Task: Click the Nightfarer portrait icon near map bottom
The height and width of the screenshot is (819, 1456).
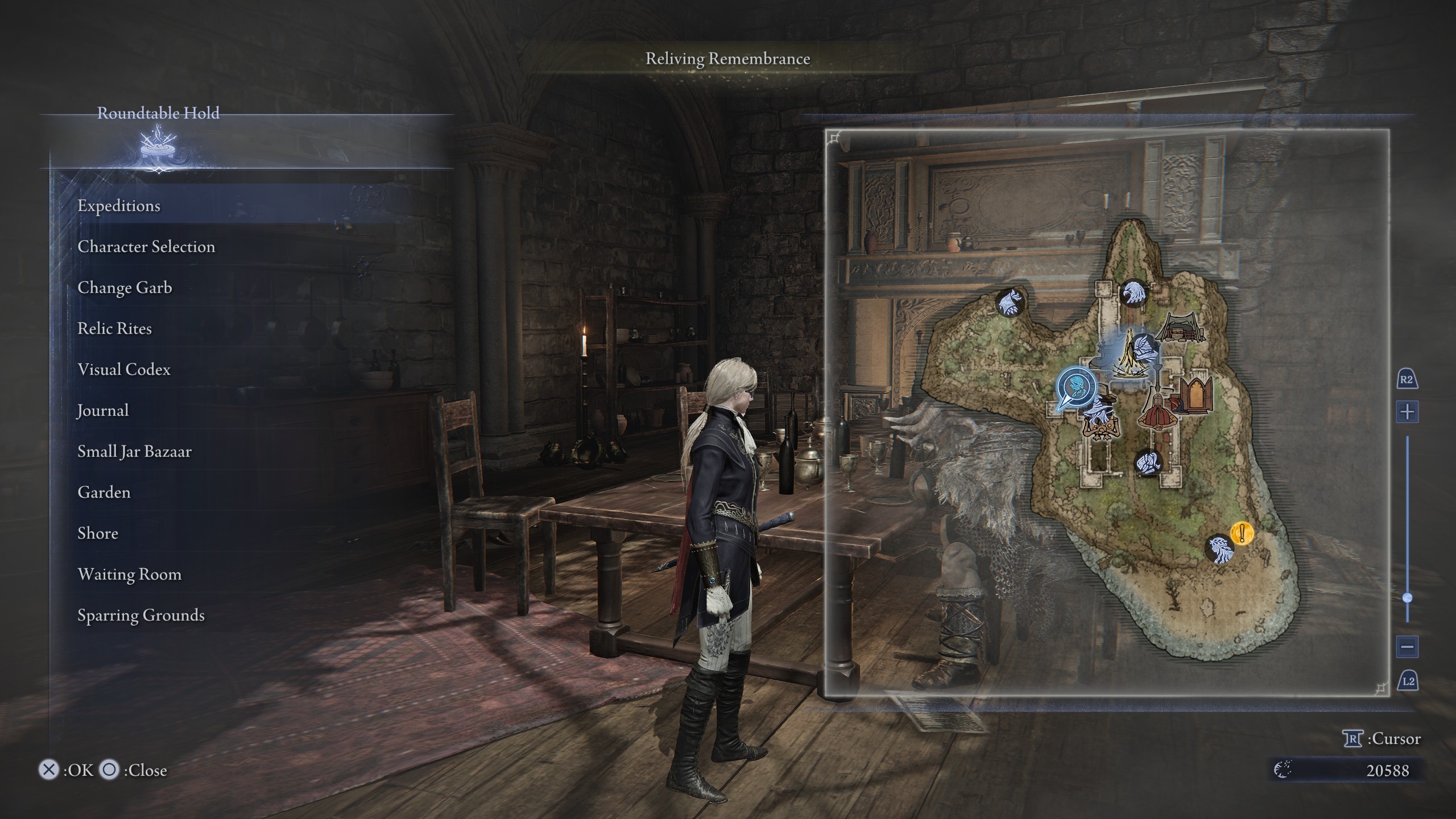Action: 1221,549
